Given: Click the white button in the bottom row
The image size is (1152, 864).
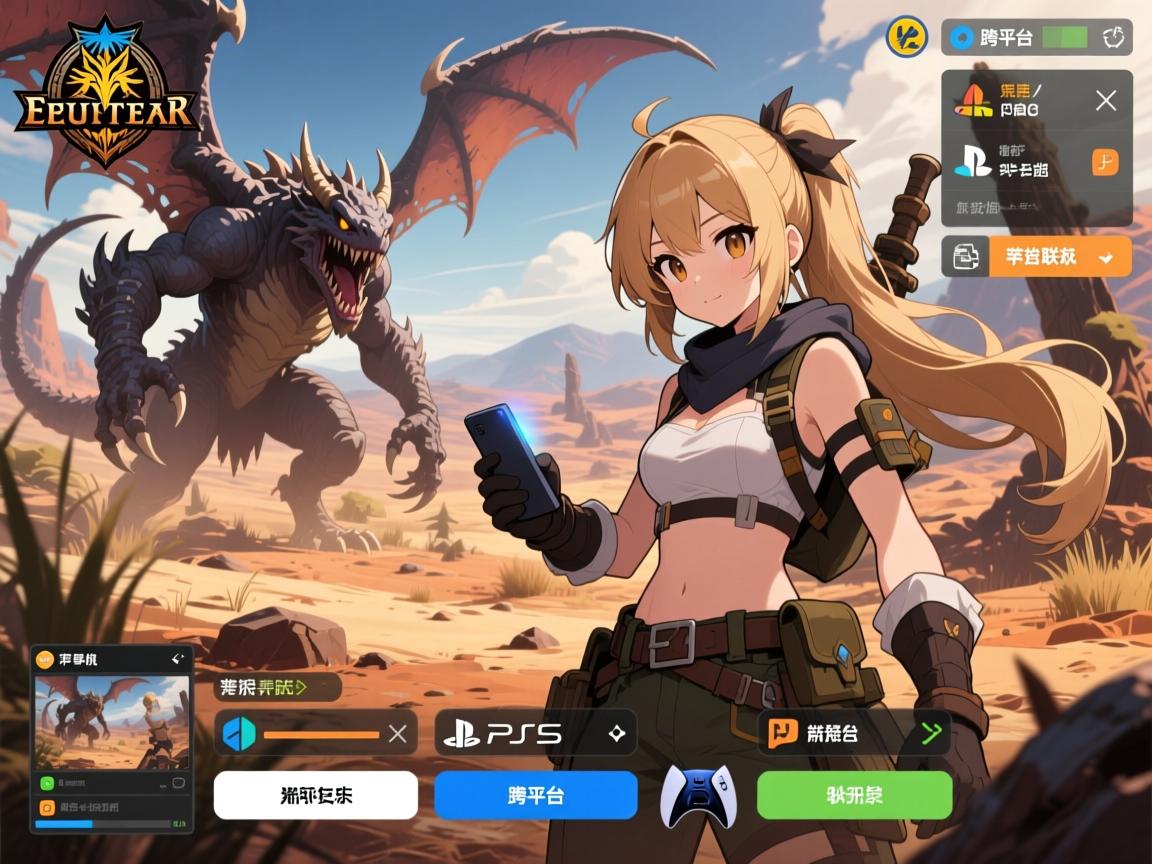Looking at the screenshot, I should [315, 796].
